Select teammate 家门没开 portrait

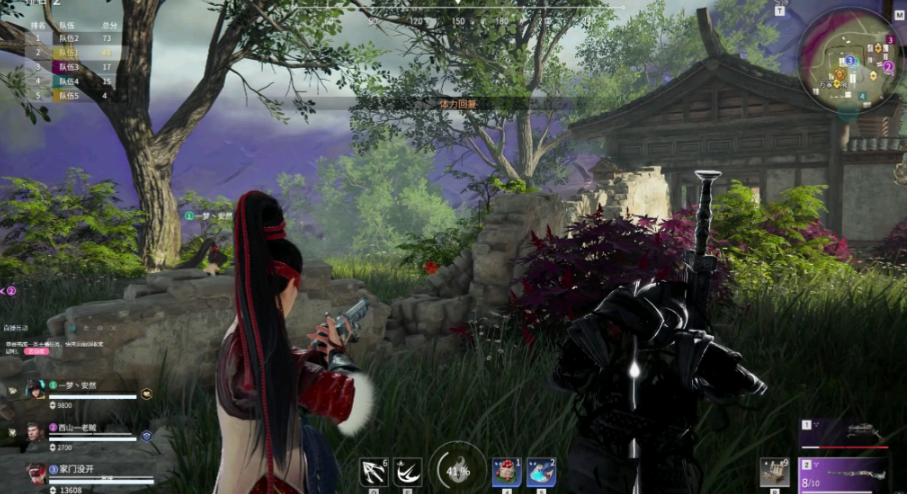click(38, 473)
